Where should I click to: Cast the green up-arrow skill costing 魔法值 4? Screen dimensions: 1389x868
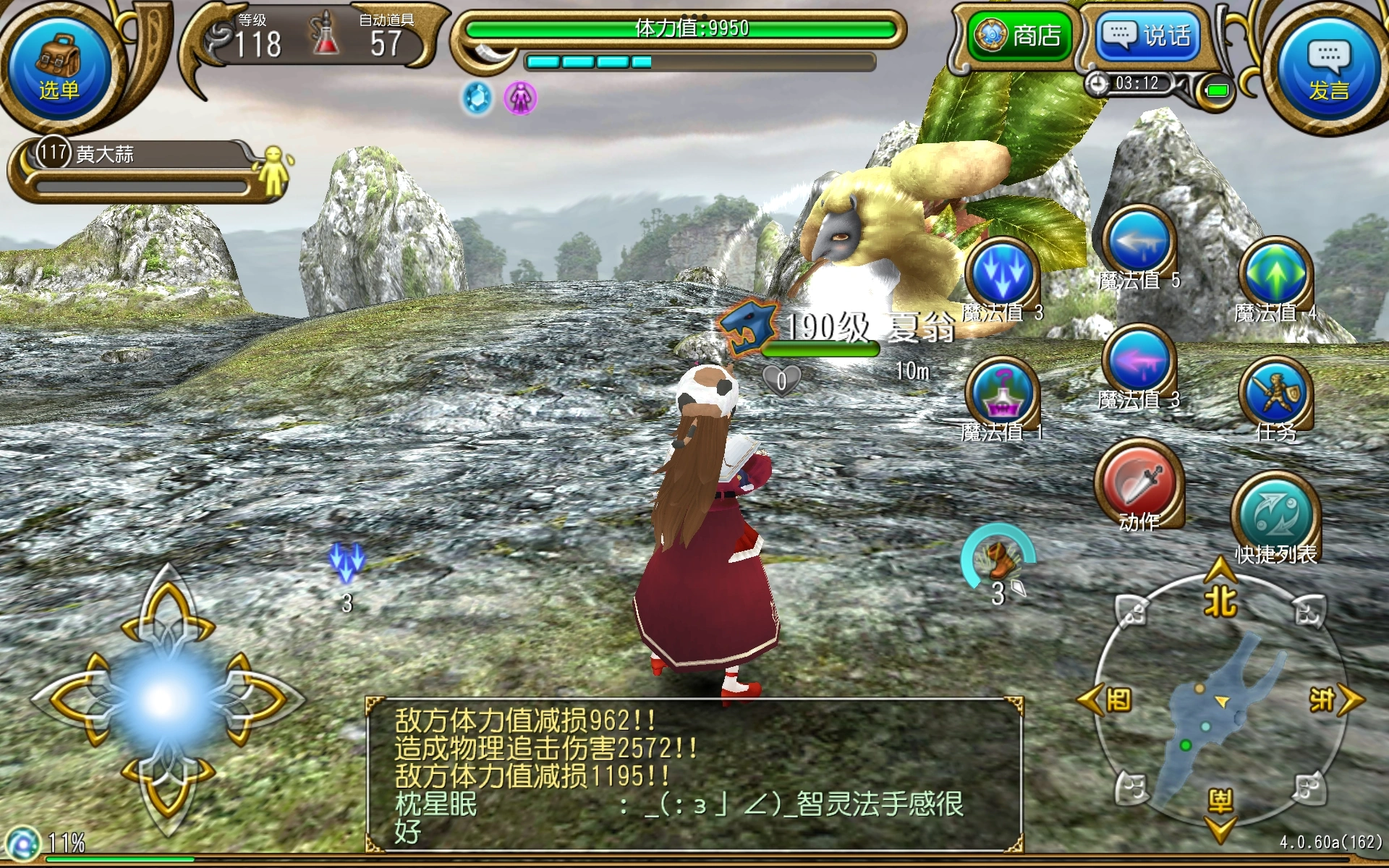point(1275,275)
